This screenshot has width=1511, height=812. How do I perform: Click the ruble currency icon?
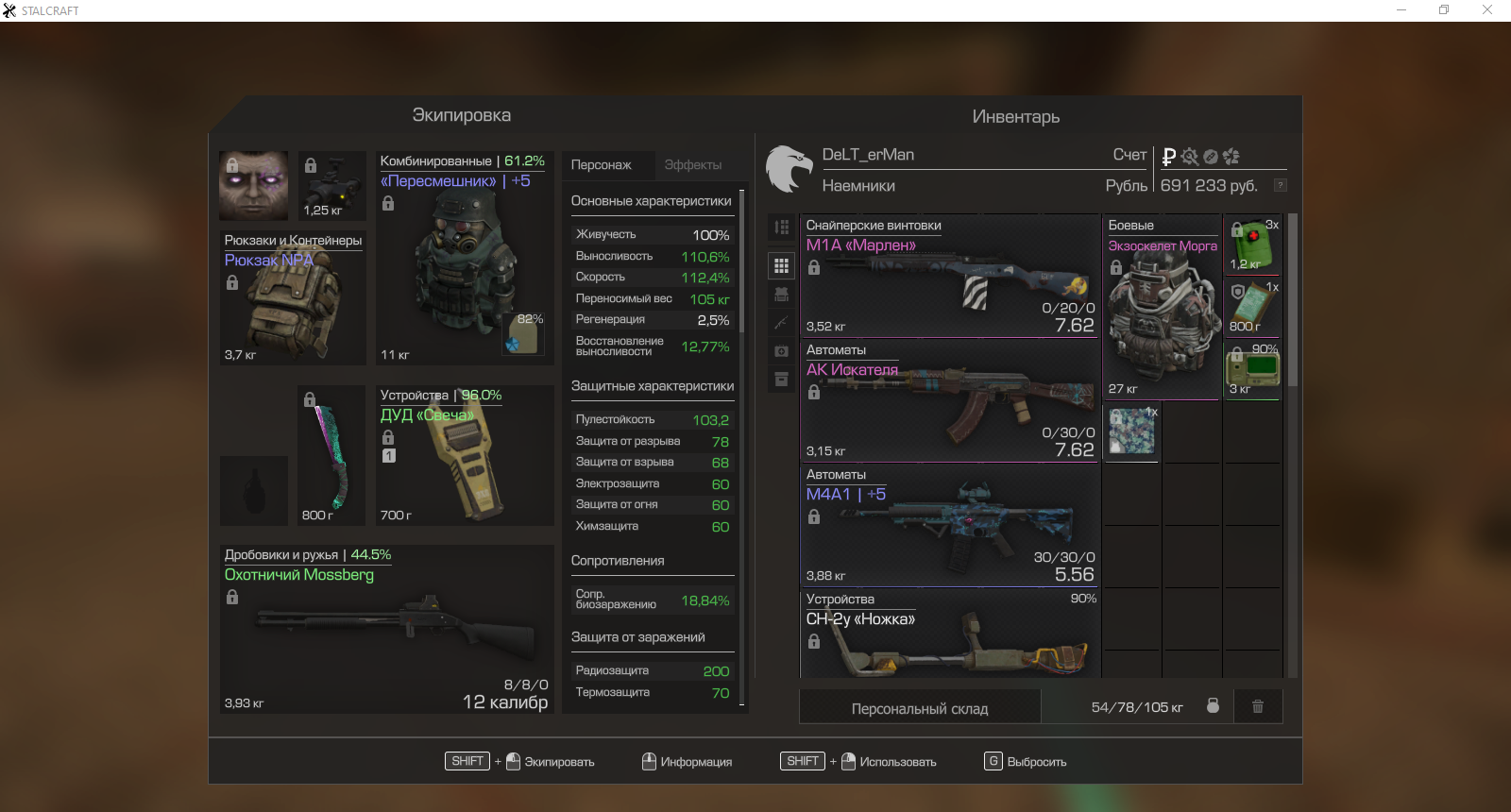pyautogui.click(x=1169, y=157)
